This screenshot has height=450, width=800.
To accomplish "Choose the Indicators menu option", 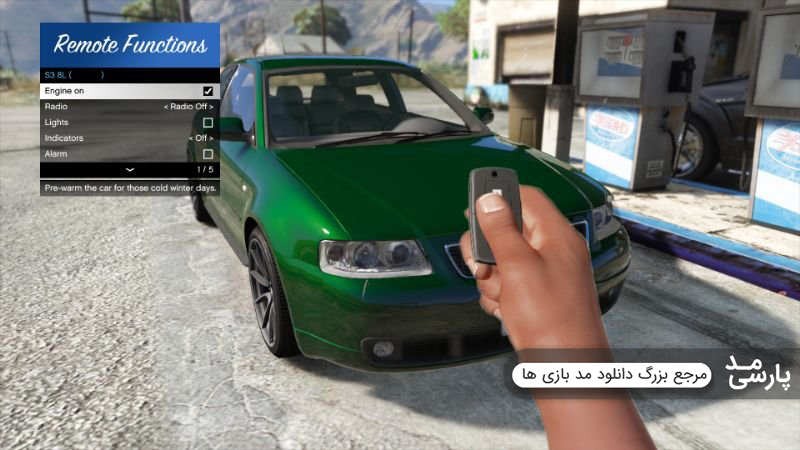I will click(130, 138).
